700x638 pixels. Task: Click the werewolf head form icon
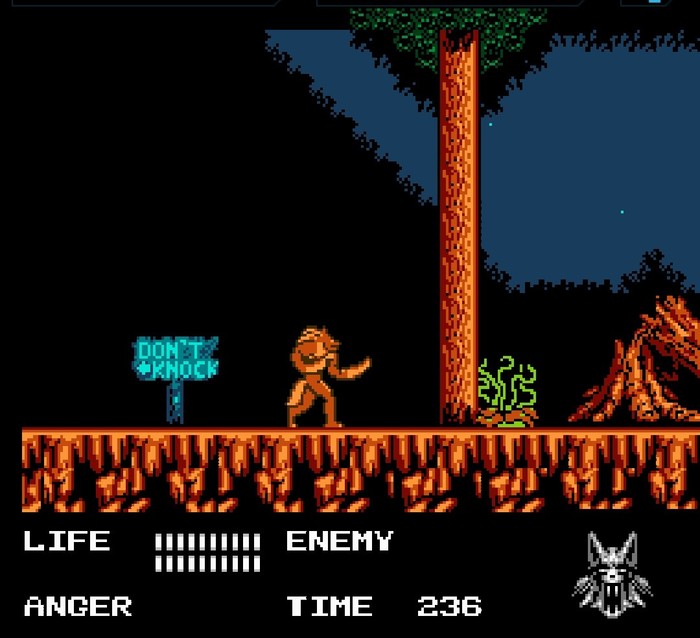[611, 572]
